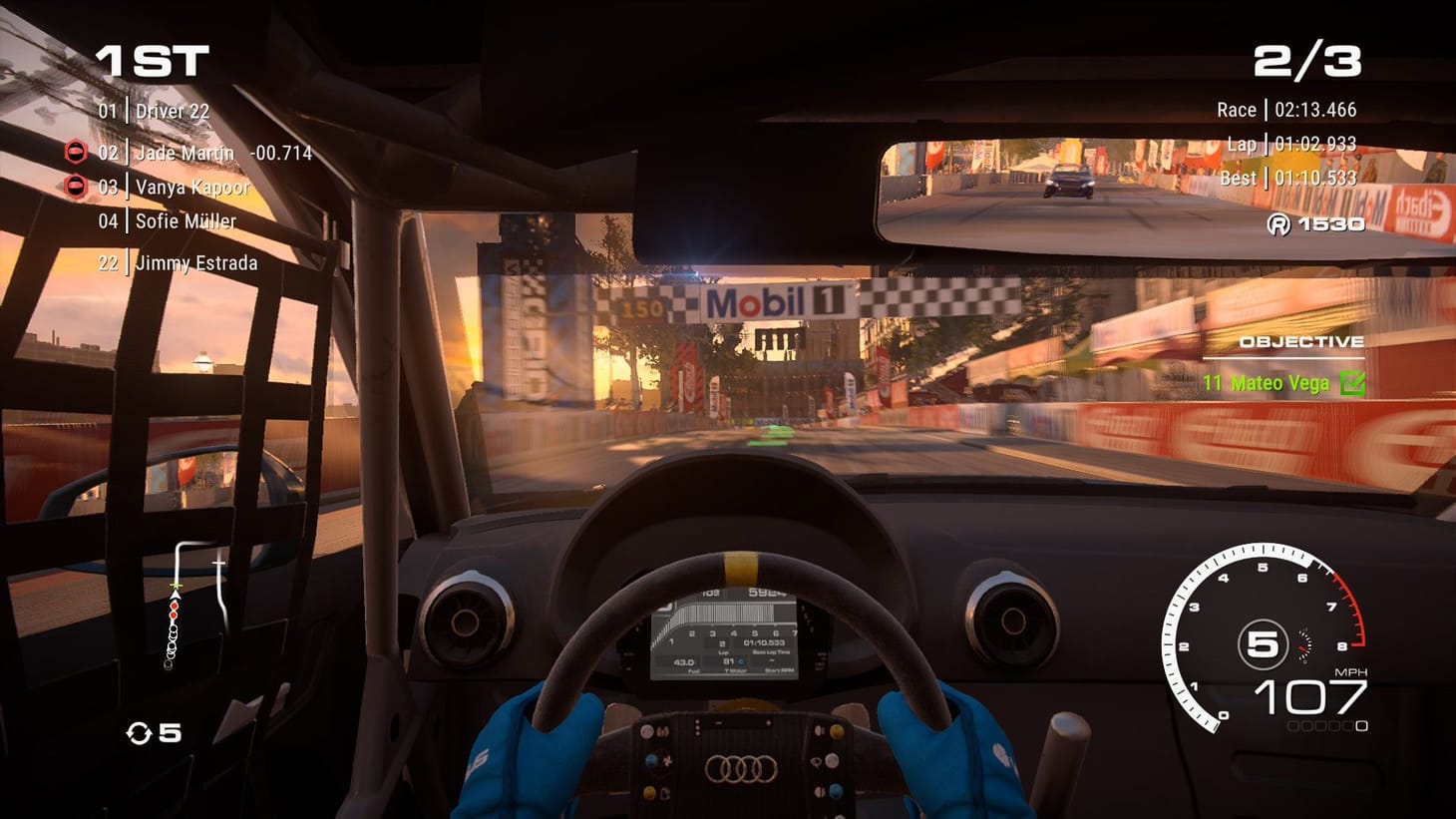Image resolution: width=1456 pixels, height=819 pixels.
Task: Select the gear indicator showing 5
Action: (1265, 642)
